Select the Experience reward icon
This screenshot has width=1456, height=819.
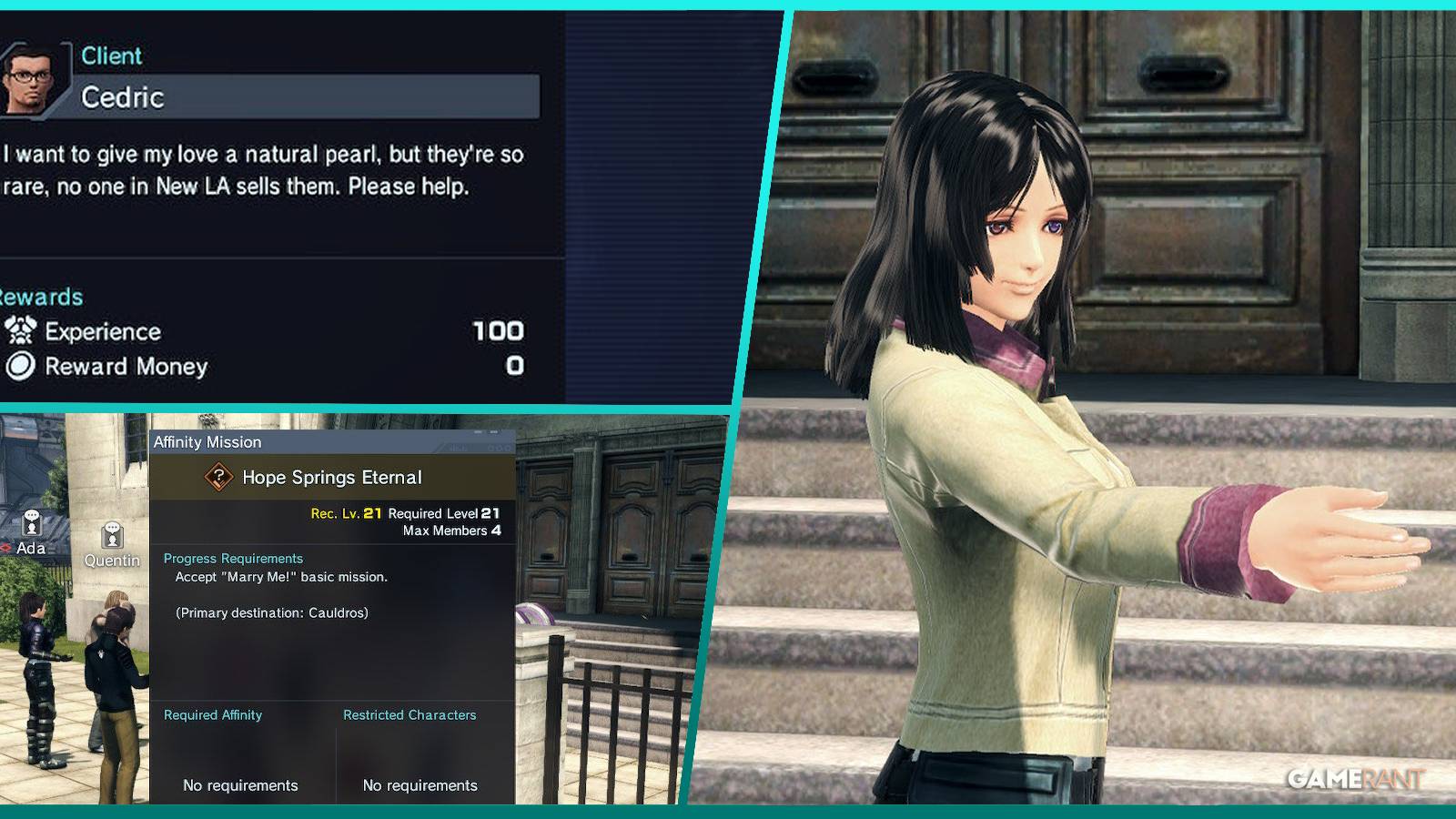pyautogui.click(x=23, y=332)
